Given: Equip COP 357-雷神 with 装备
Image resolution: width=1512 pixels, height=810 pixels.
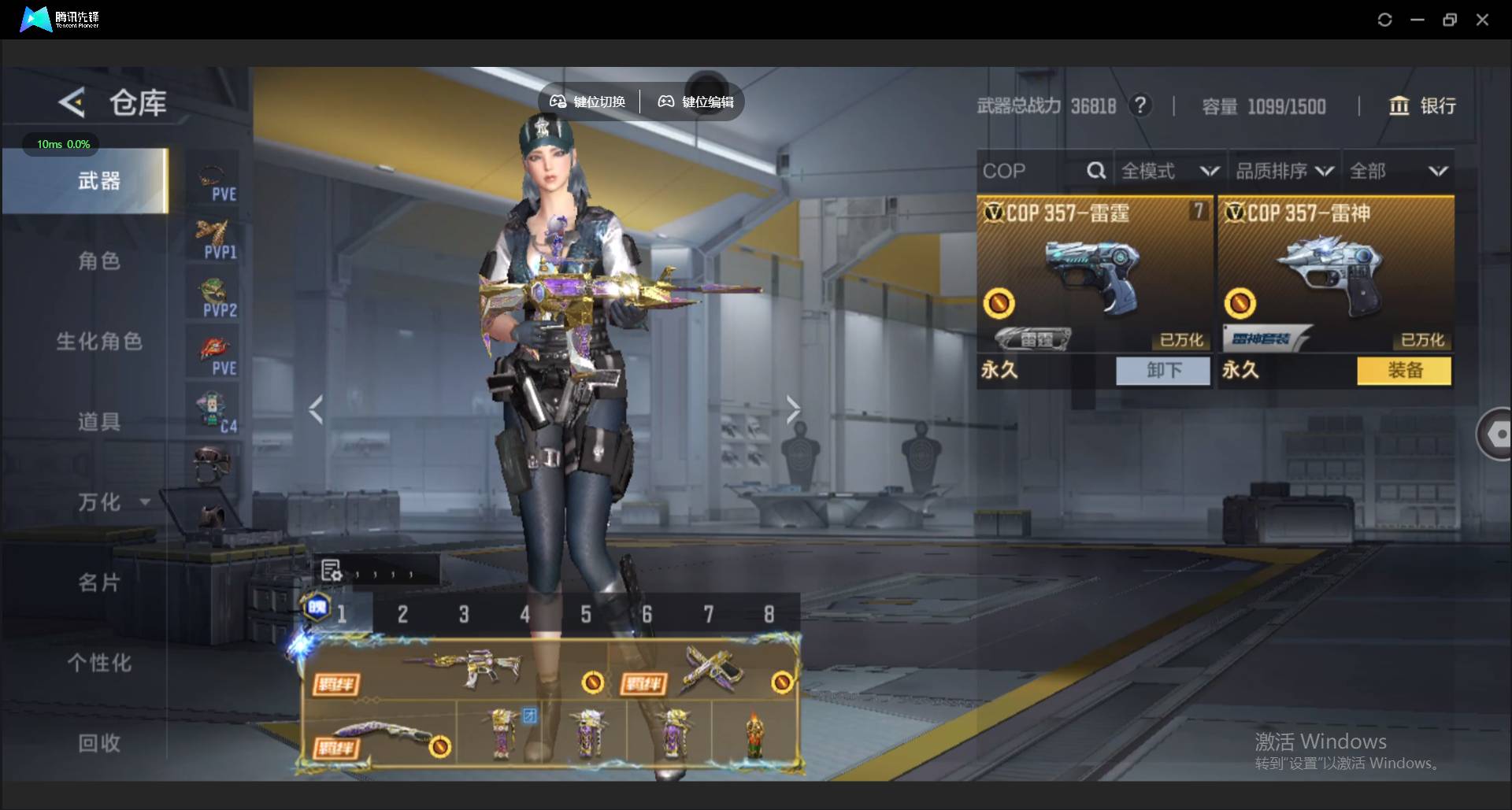Looking at the screenshot, I should [x=1404, y=370].
